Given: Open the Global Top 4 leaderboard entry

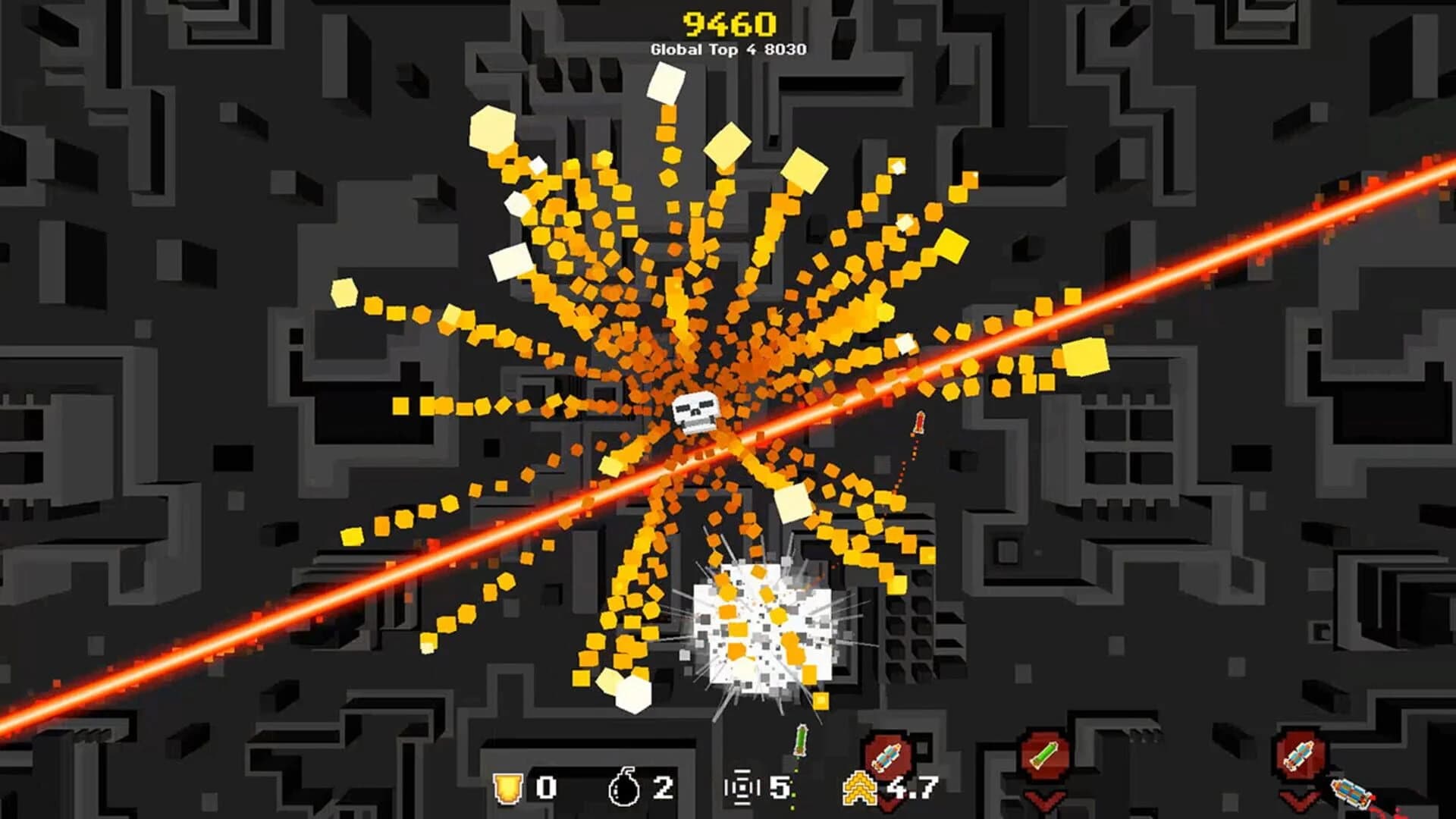Looking at the screenshot, I should (728, 49).
